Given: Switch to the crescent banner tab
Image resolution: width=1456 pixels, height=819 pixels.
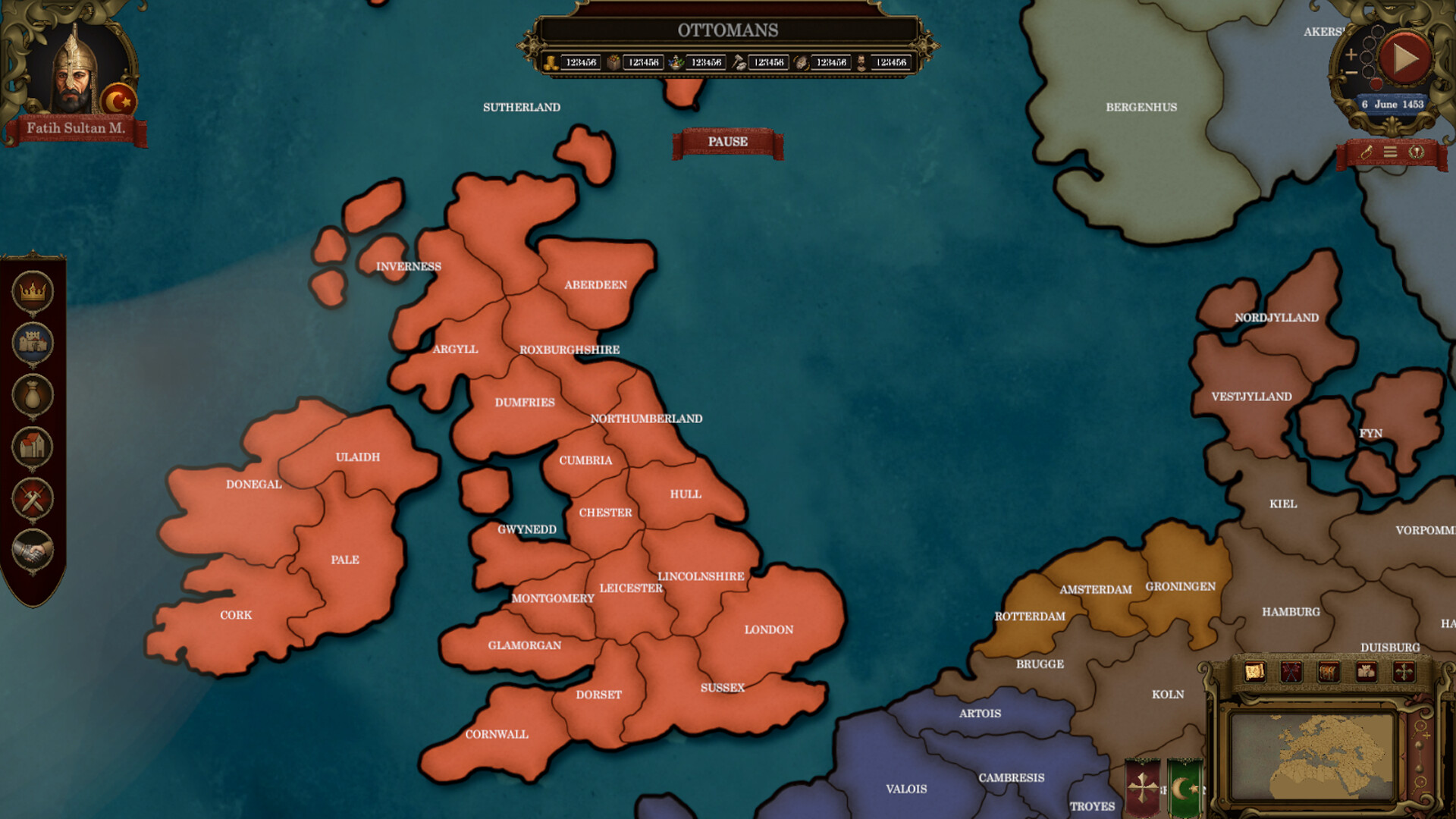Looking at the screenshot, I should (x=1183, y=785).
